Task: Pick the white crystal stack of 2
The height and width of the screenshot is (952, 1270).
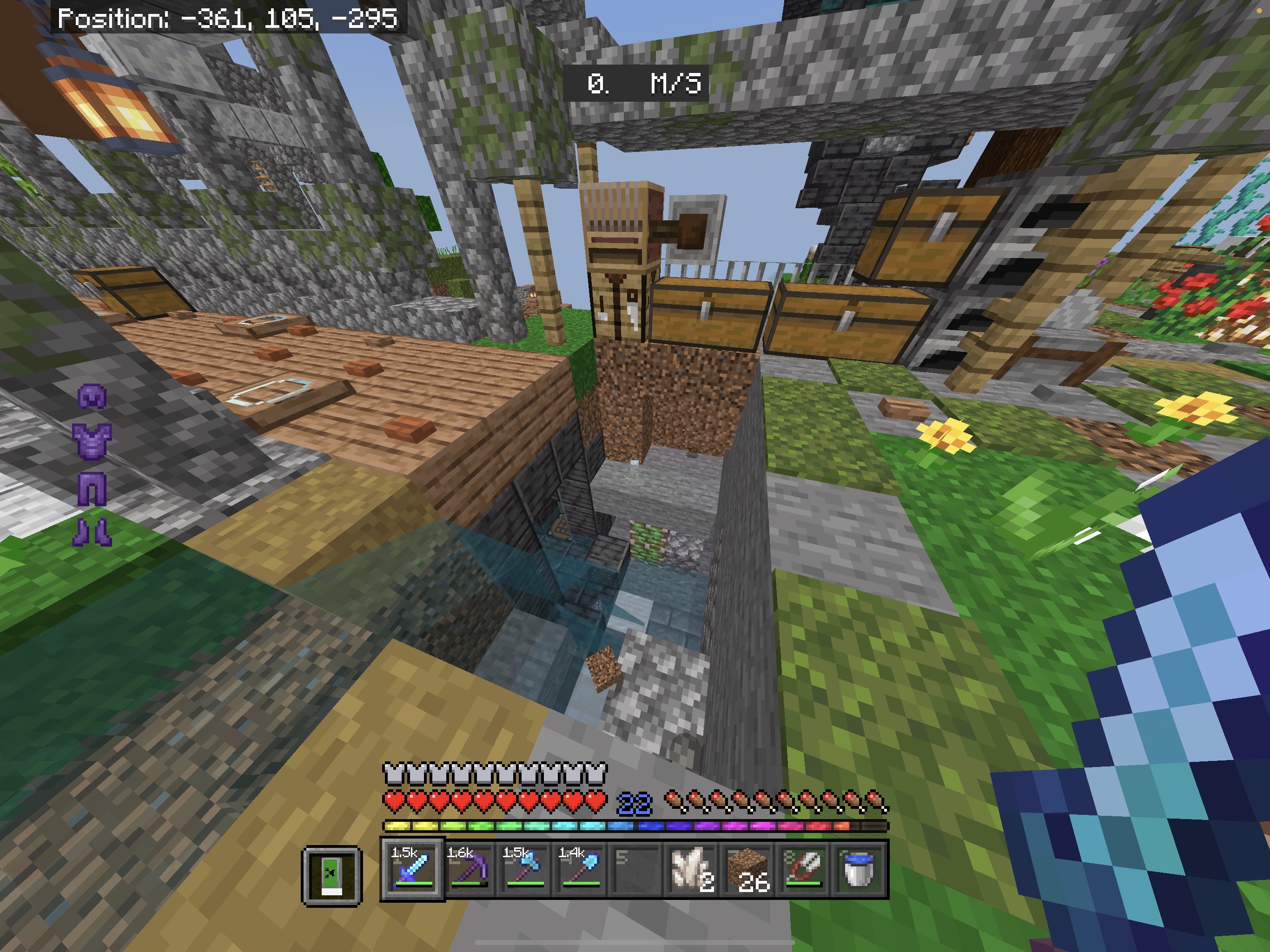Action: pyautogui.click(x=691, y=869)
